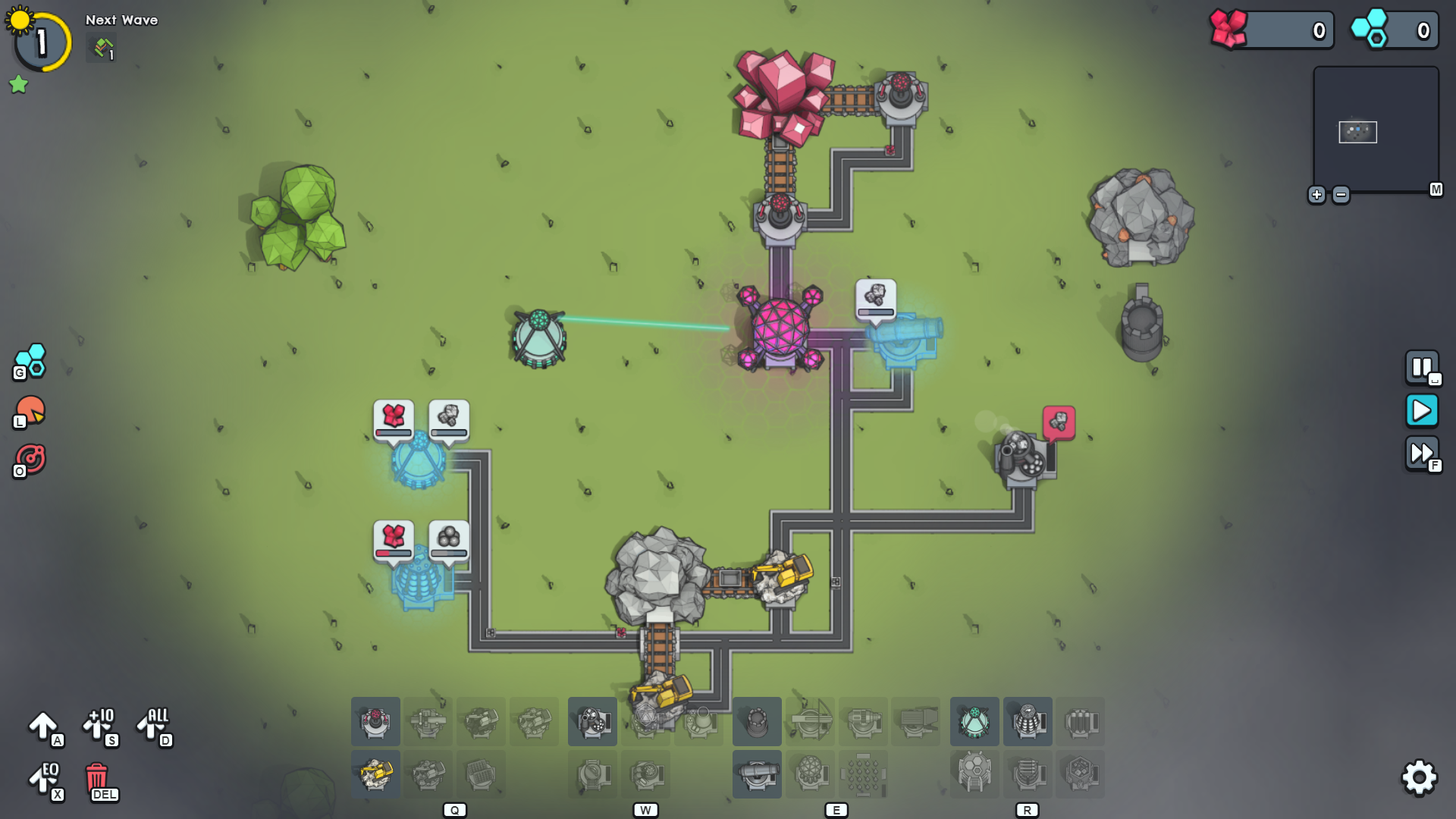The height and width of the screenshot is (819, 1456).
Task: Select the spiral drill tower blueprint
Action: tap(1028, 721)
